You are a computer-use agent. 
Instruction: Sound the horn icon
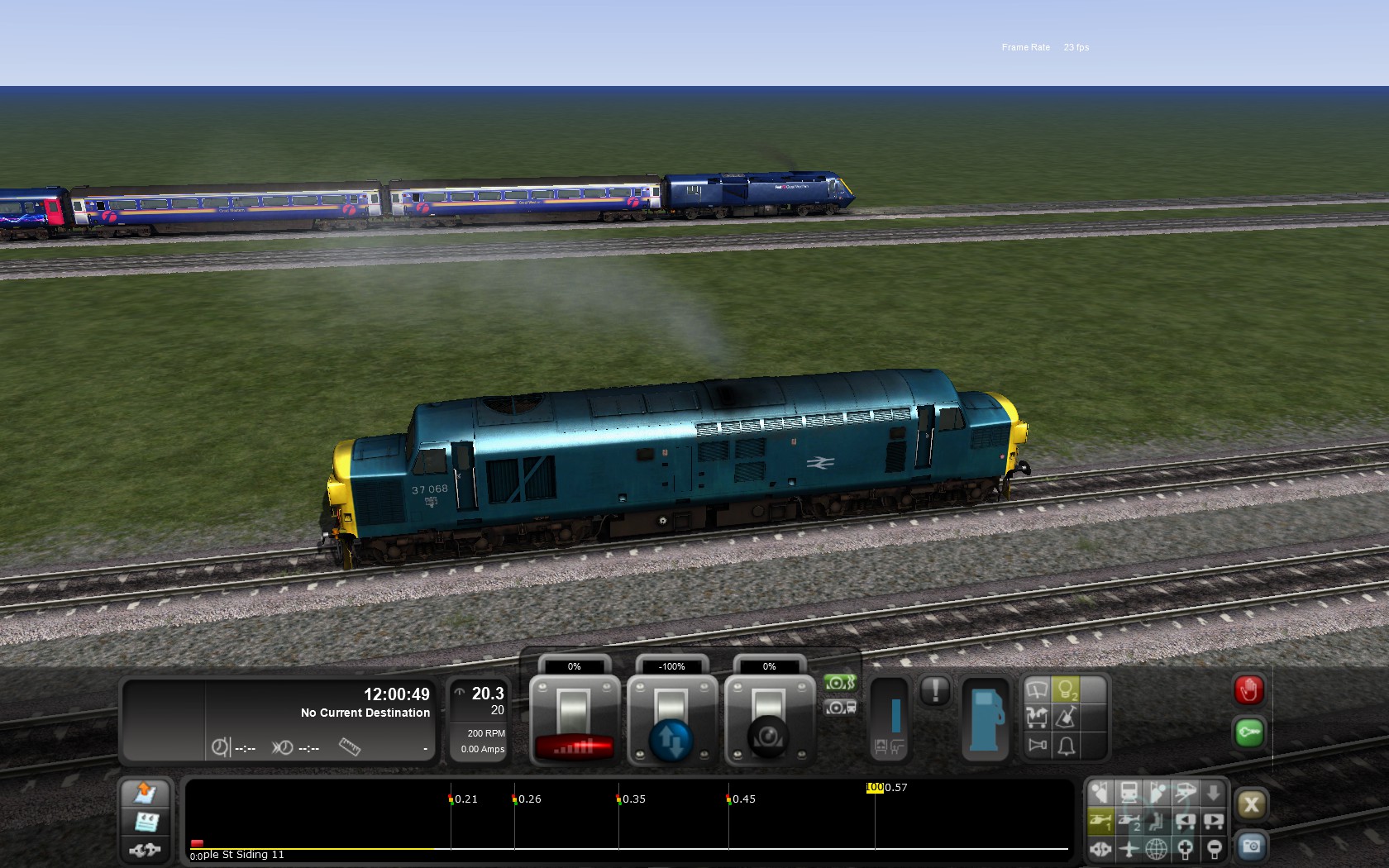(1037, 746)
